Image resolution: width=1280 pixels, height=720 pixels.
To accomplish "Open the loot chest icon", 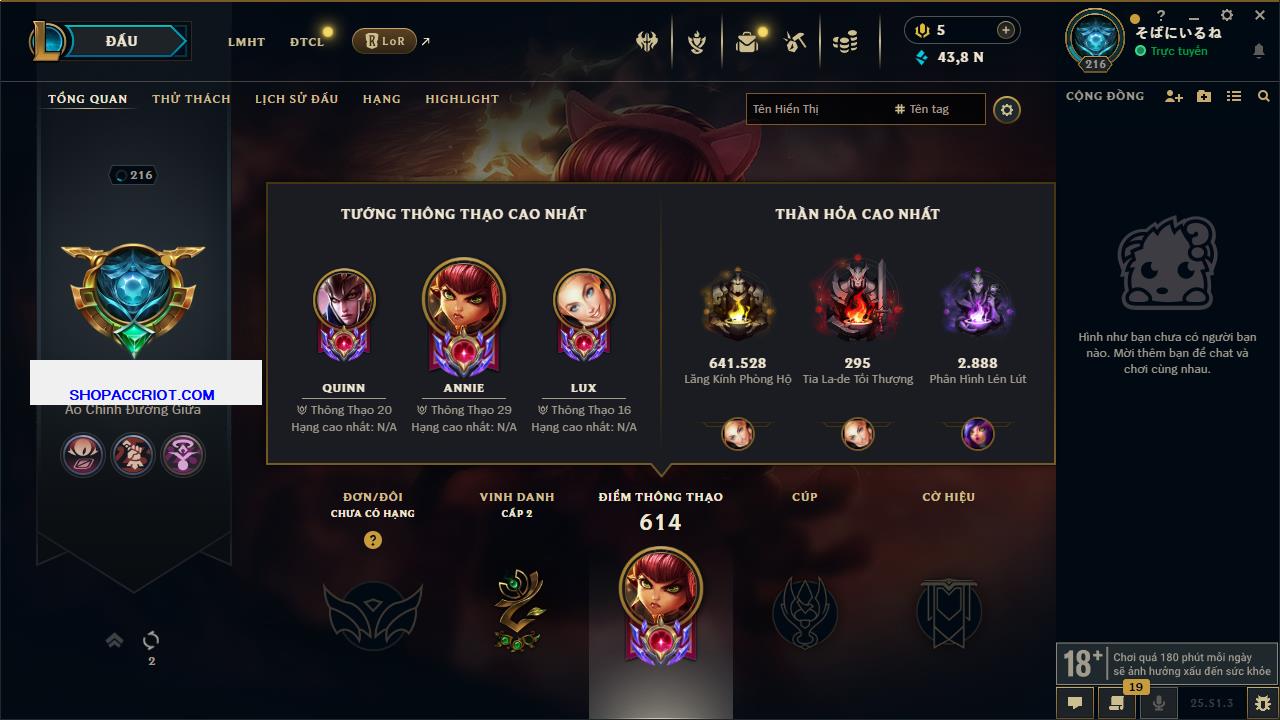I will pos(746,42).
